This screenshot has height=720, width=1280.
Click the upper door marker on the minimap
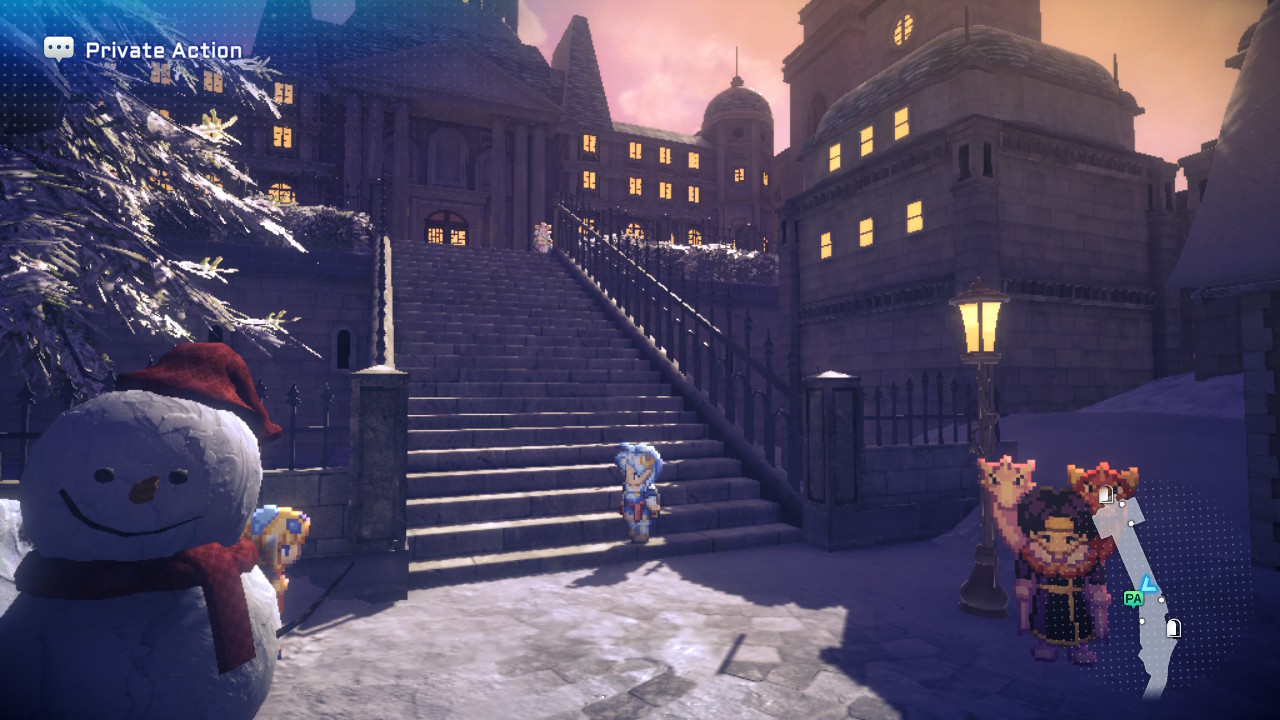1105,494
